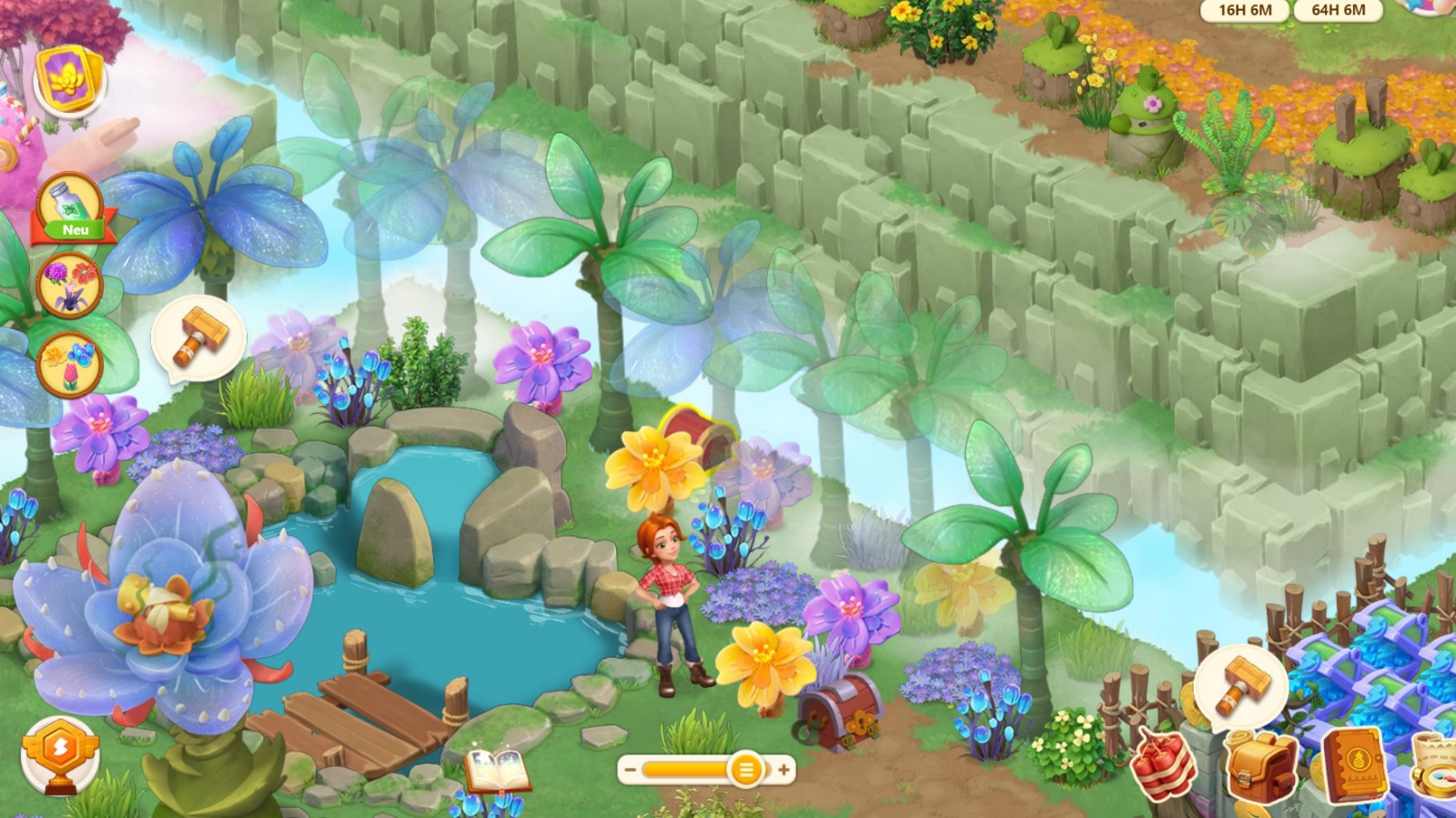
Task: Open the orange pineapple journal book
Action: [1356, 764]
